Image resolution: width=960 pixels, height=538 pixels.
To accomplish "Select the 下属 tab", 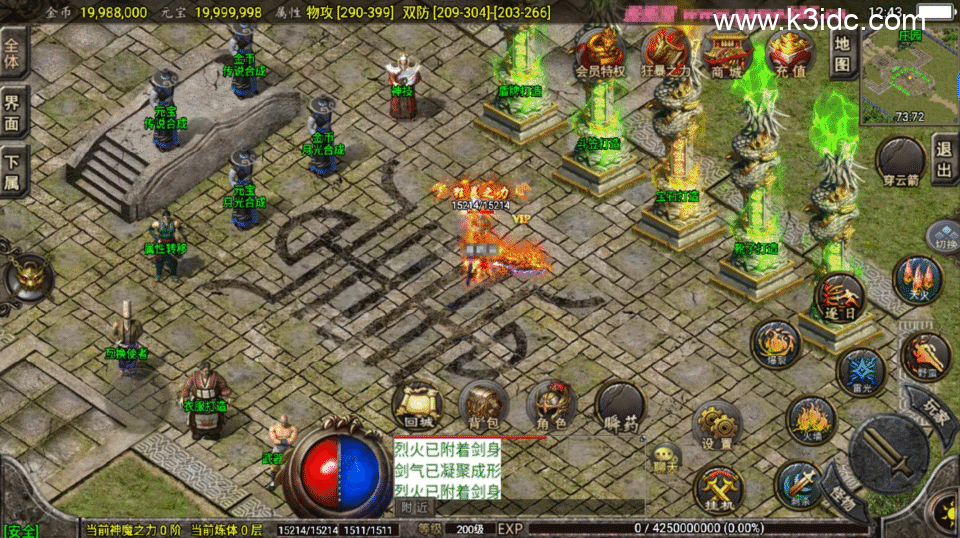I will (13, 170).
